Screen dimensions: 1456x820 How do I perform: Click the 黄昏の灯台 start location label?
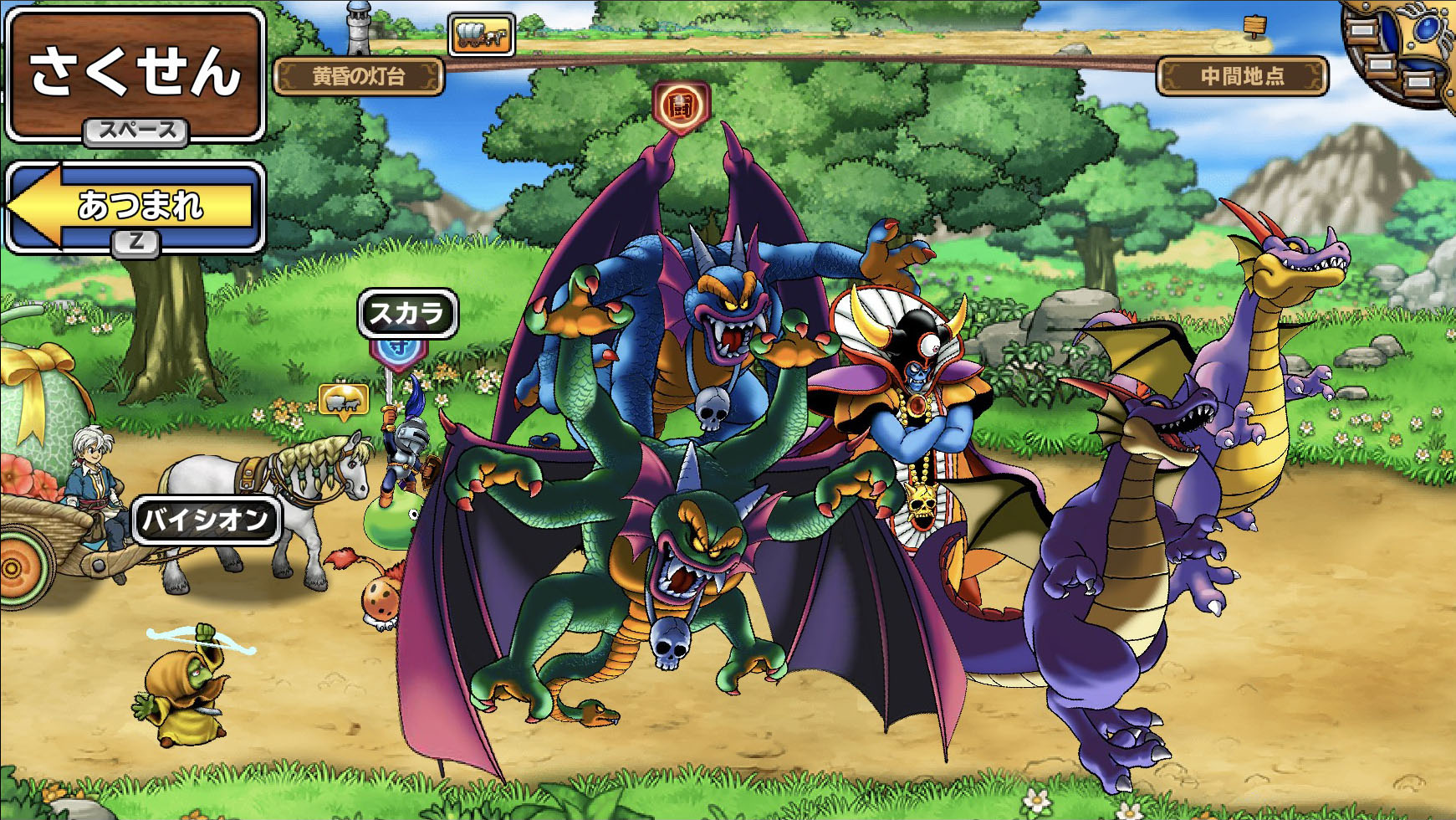(x=359, y=77)
